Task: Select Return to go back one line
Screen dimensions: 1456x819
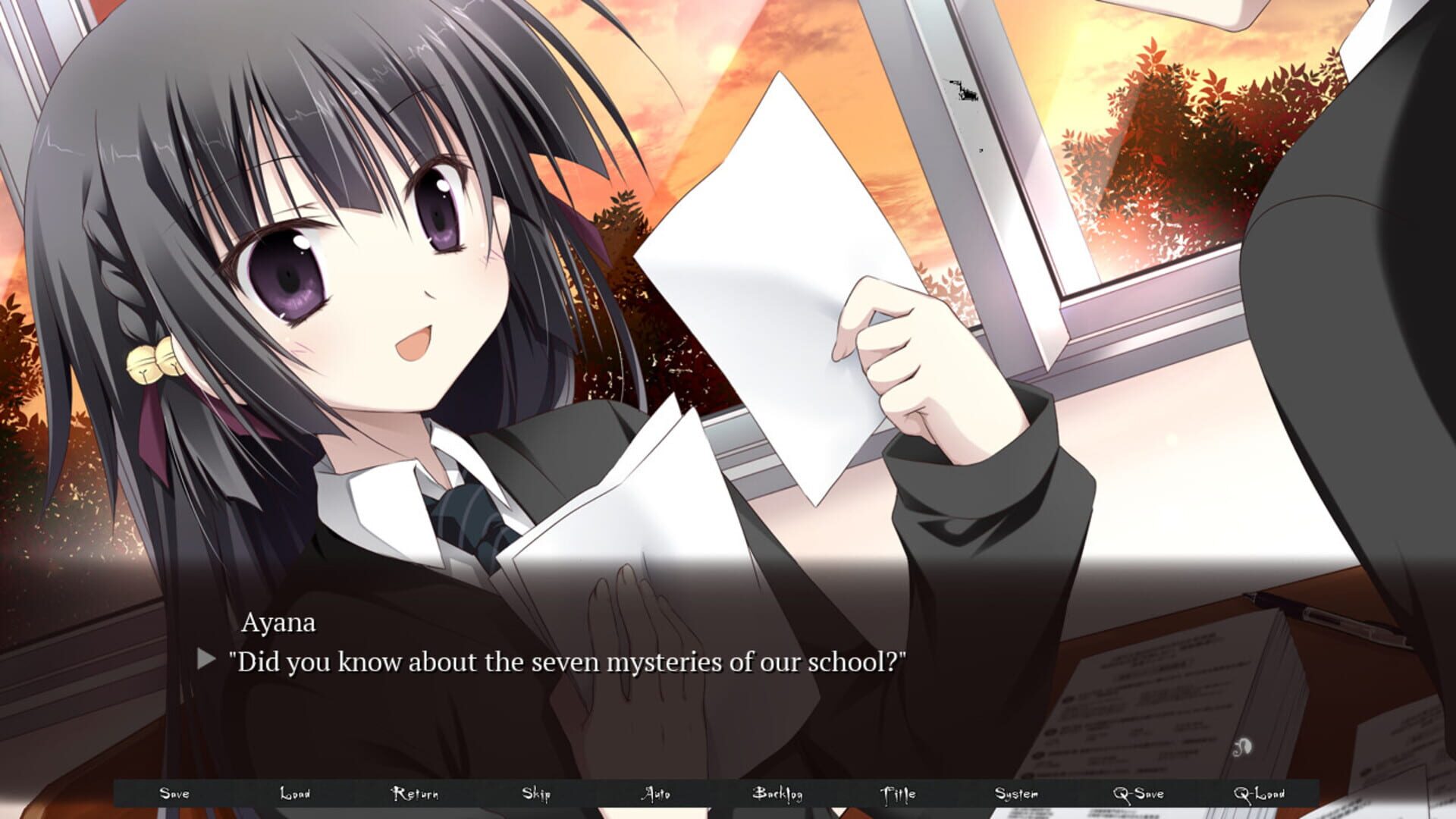Action: pyautogui.click(x=416, y=795)
